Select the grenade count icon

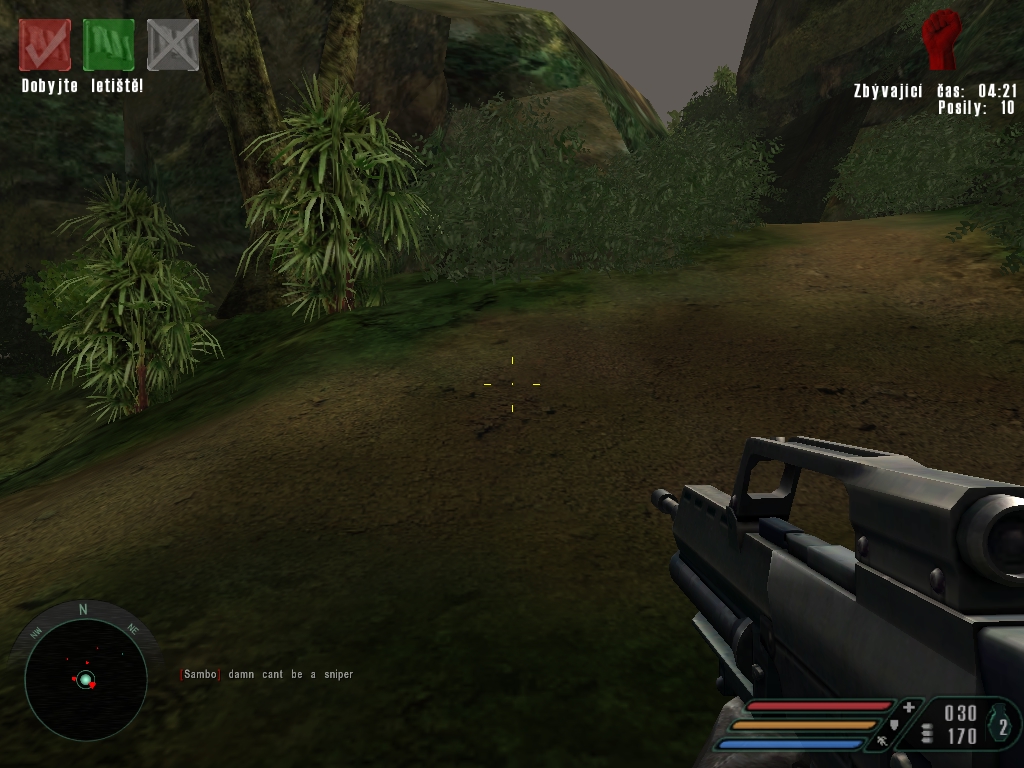pyautogui.click(x=1002, y=727)
